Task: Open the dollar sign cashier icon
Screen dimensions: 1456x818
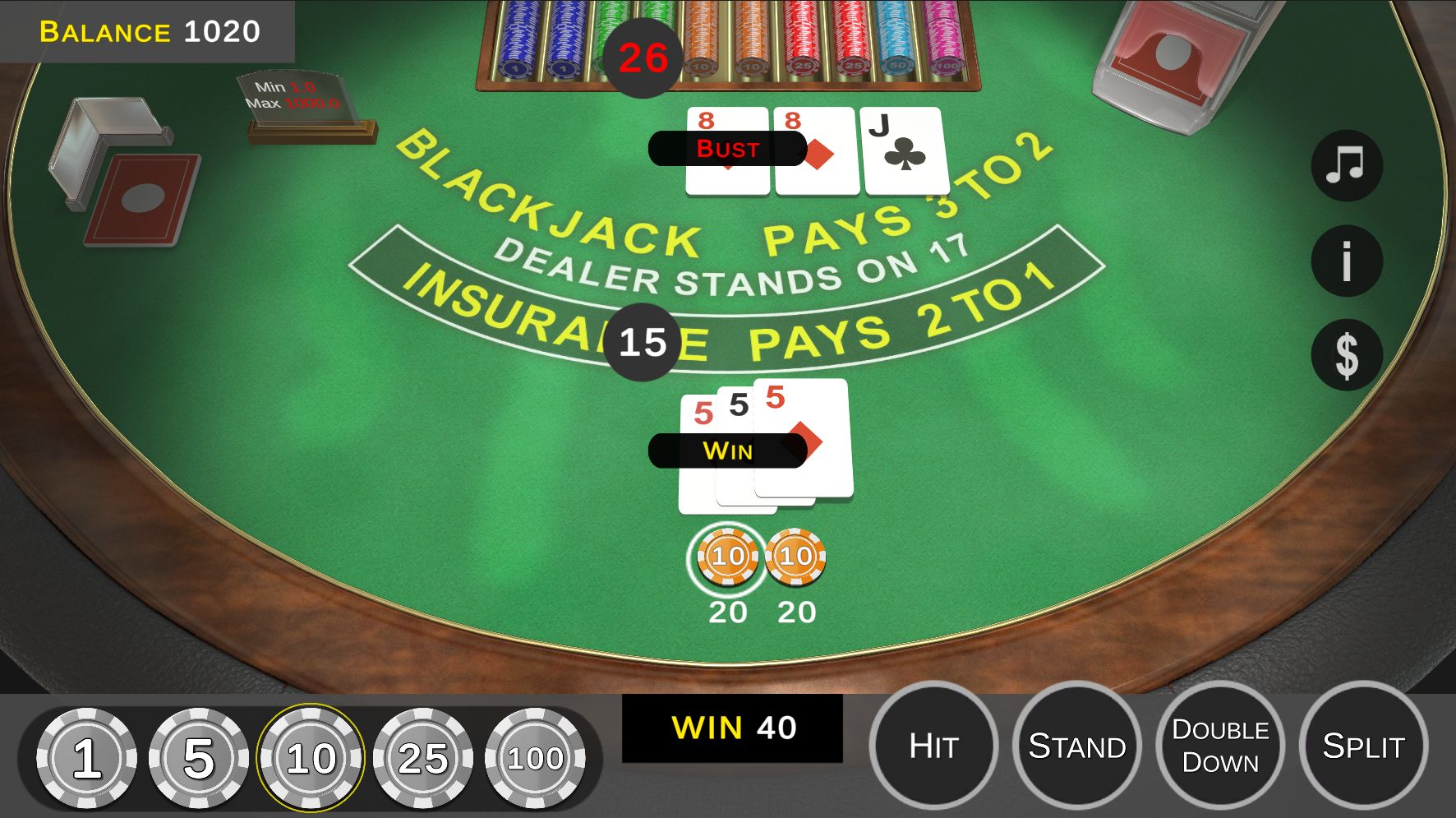Action: (1346, 355)
